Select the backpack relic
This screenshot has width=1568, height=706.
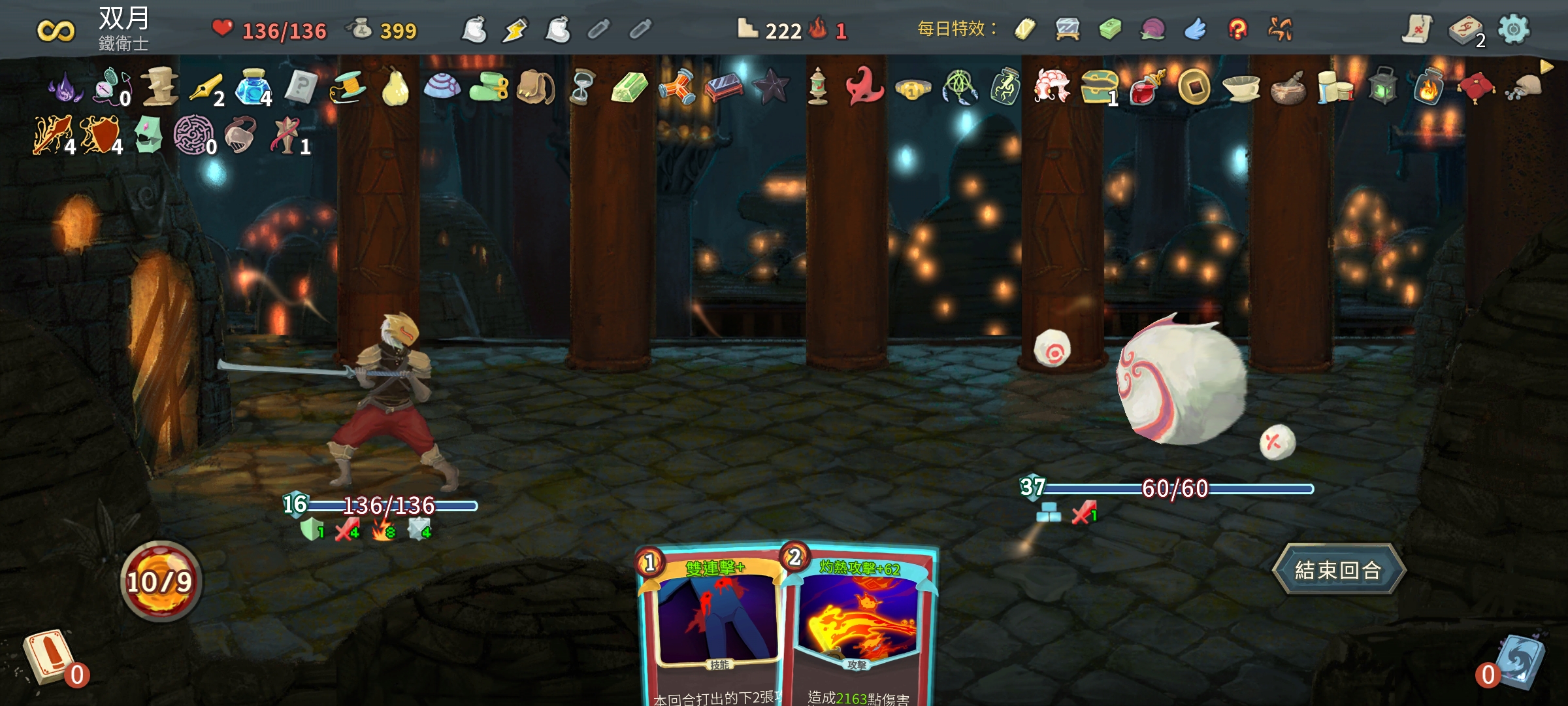click(x=535, y=88)
